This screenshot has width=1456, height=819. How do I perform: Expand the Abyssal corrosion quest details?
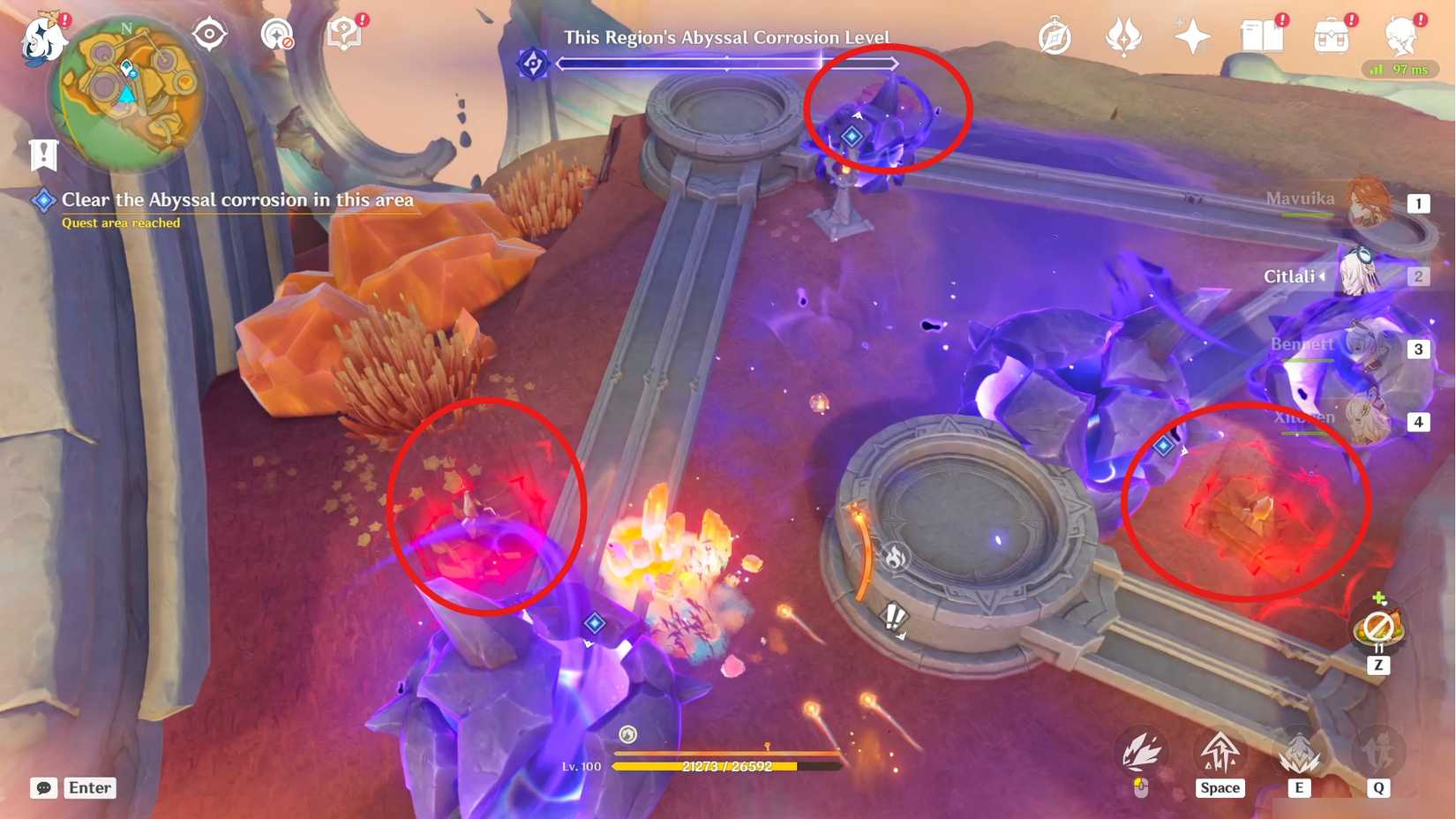click(236, 200)
